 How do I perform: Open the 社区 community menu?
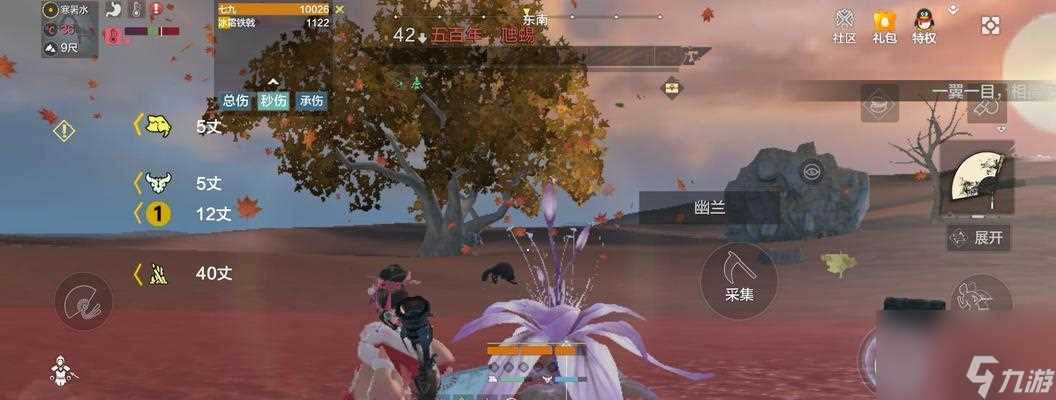click(845, 26)
